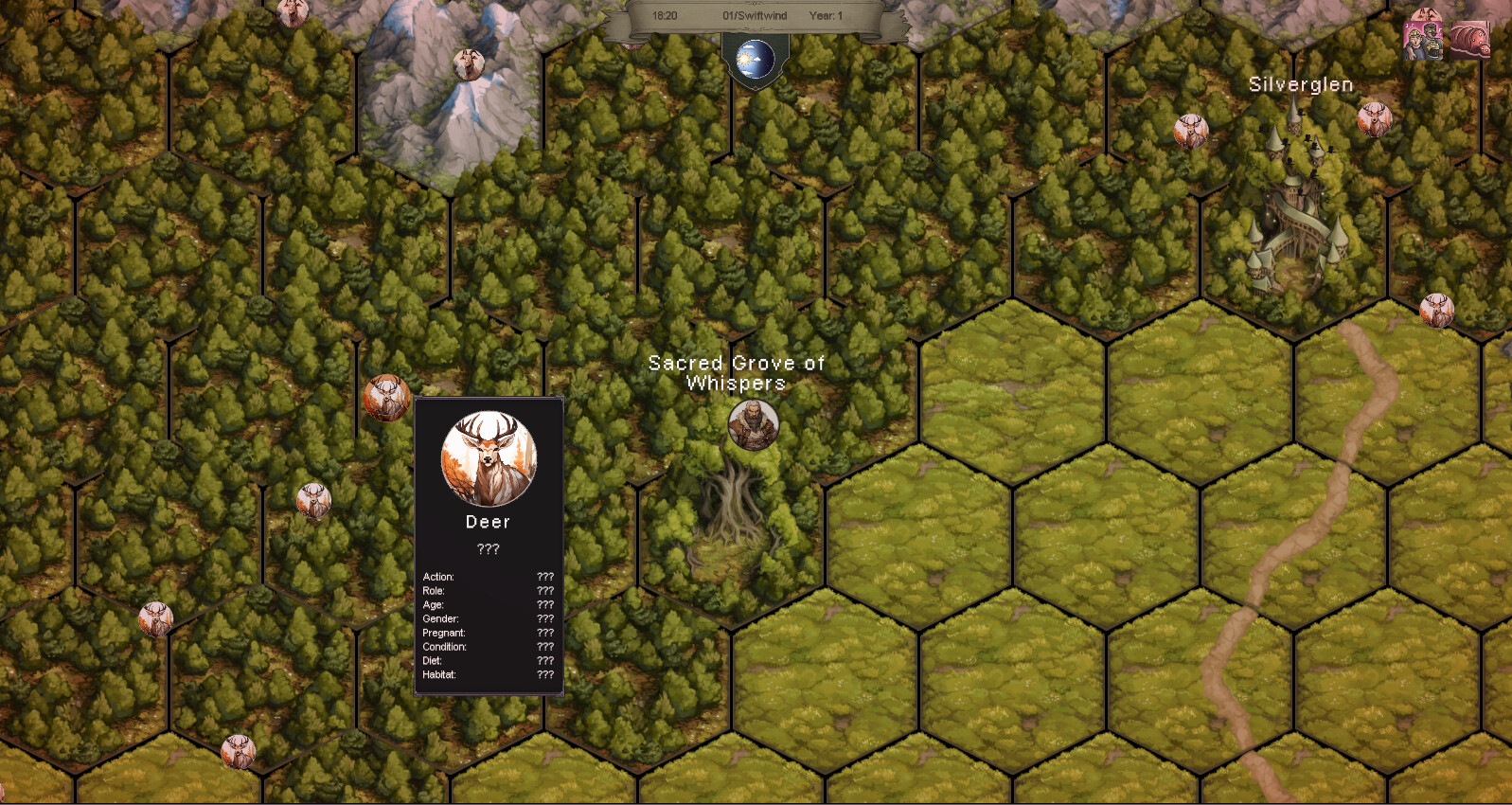1512x805 pixels.
Task: Click the Sacred Grove of Whispers label
Action: (736, 373)
